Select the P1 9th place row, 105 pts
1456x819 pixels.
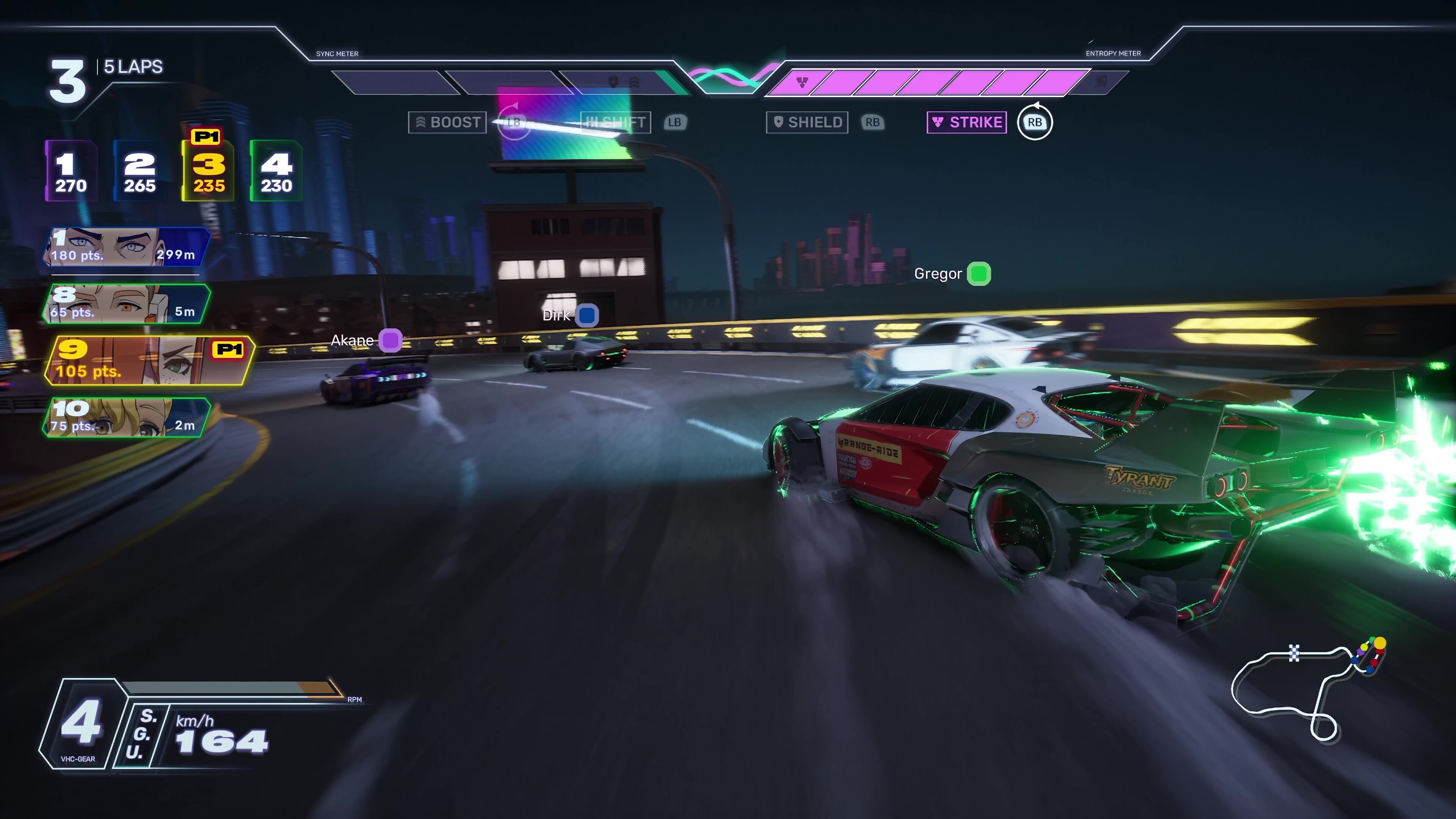pos(148,361)
